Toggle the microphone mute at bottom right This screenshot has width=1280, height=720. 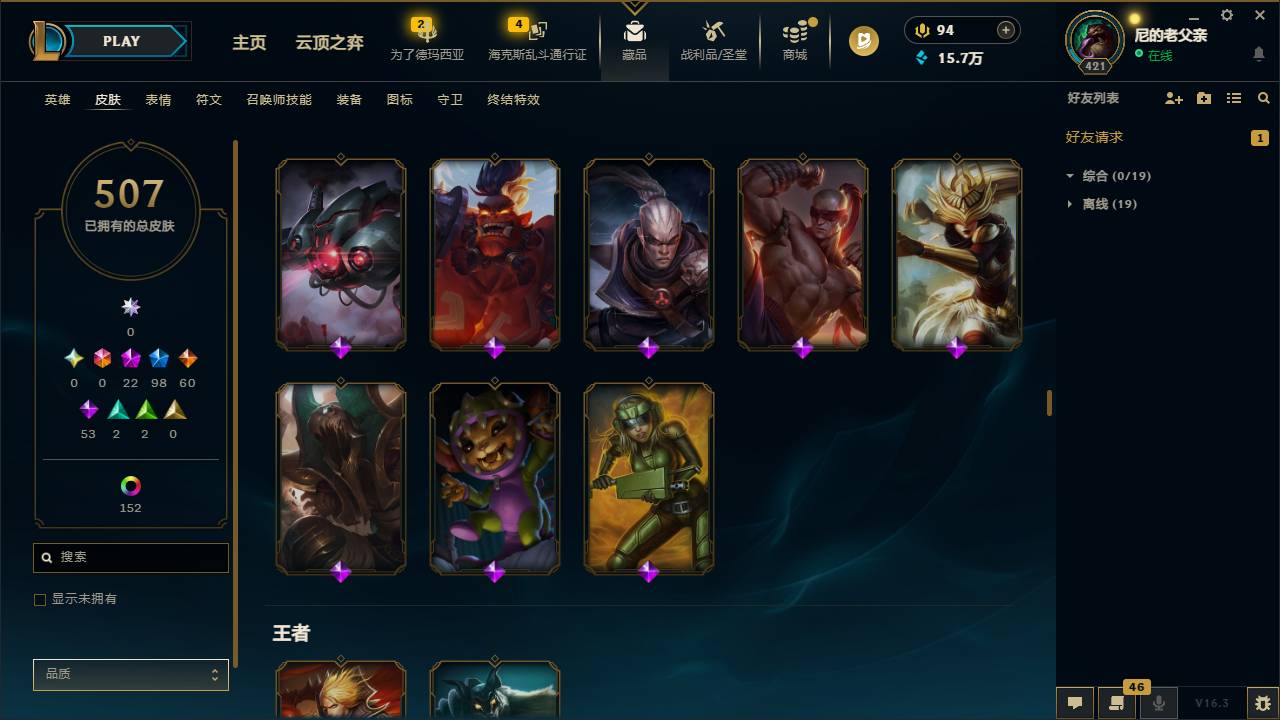coord(1158,703)
